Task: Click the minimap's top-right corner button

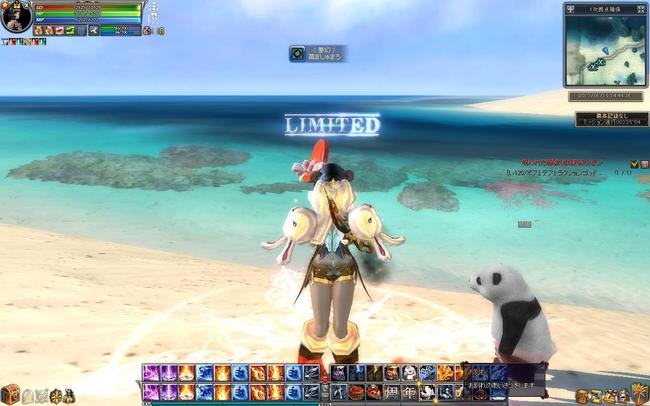Action: [643, 9]
